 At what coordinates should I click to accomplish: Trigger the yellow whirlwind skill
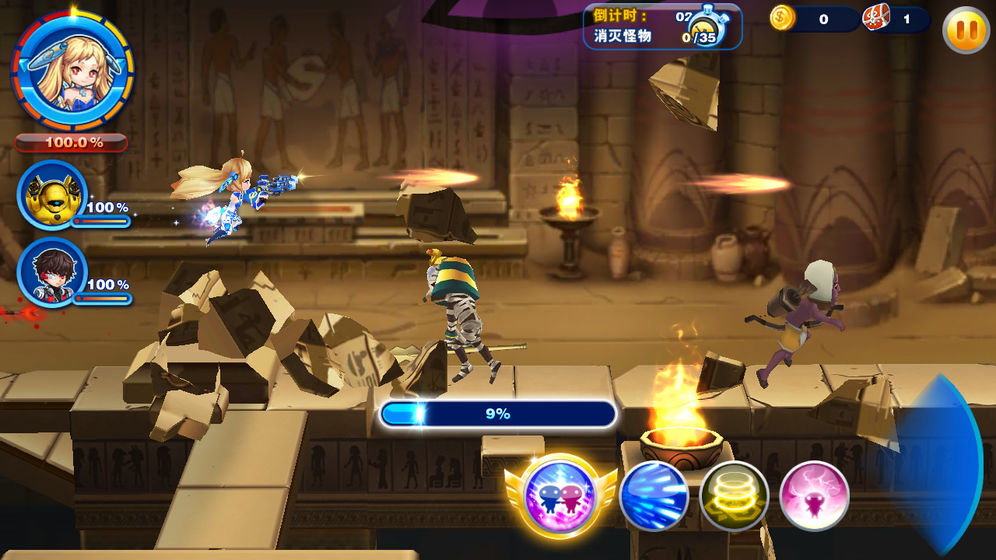(x=733, y=496)
